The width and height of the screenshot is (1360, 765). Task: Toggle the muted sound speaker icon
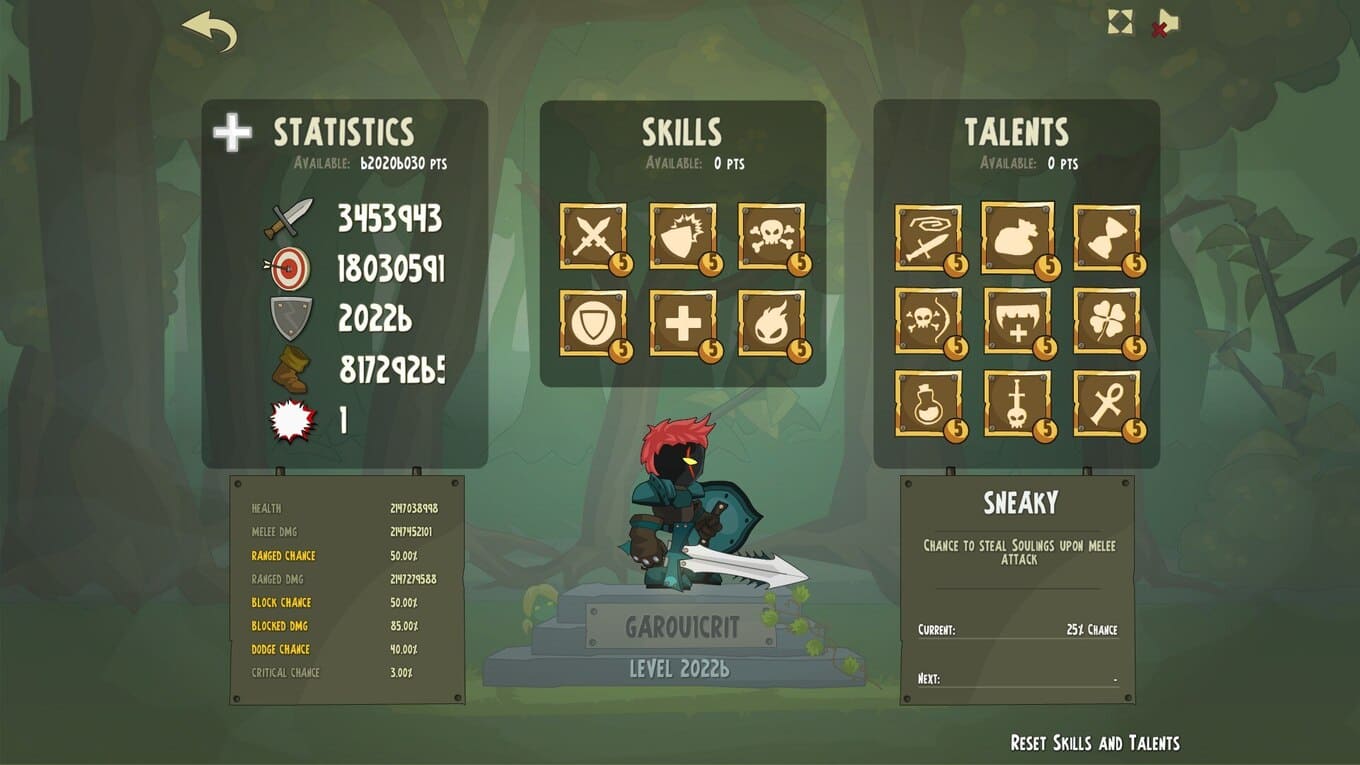coord(1163,23)
